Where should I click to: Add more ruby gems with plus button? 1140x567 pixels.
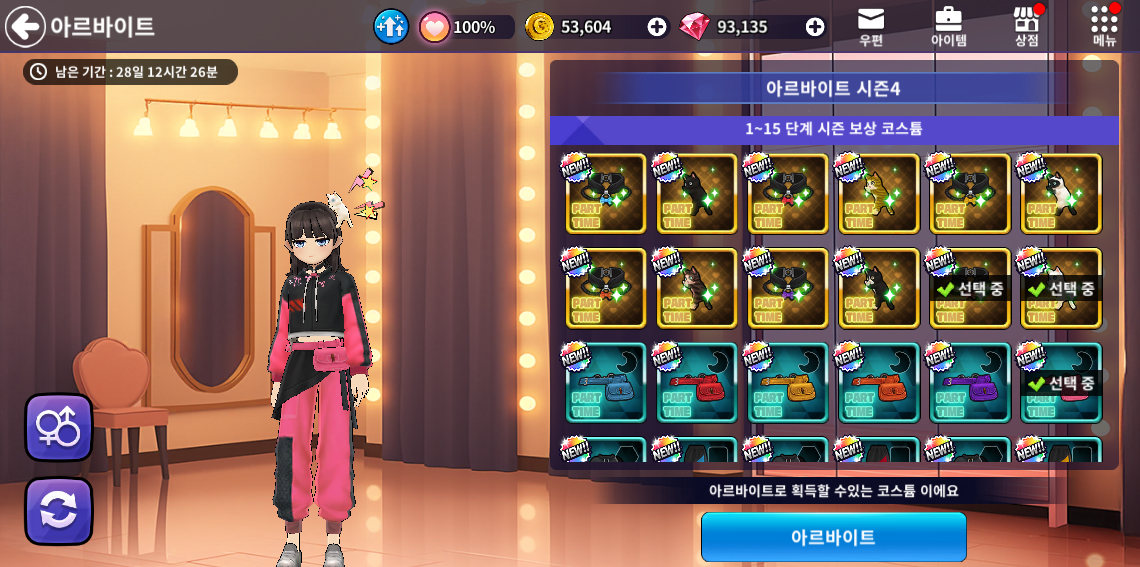815,27
